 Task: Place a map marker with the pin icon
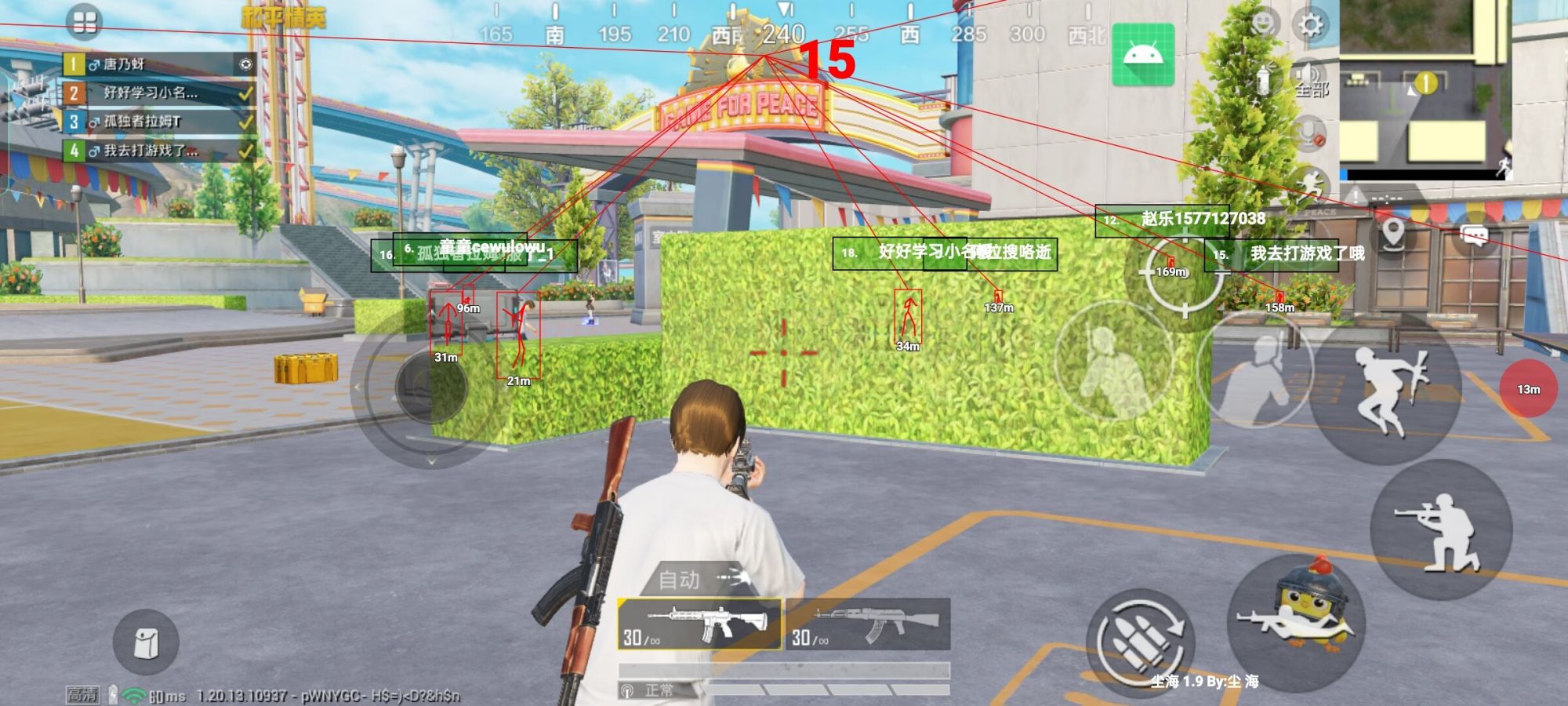[x=1392, y=235]
